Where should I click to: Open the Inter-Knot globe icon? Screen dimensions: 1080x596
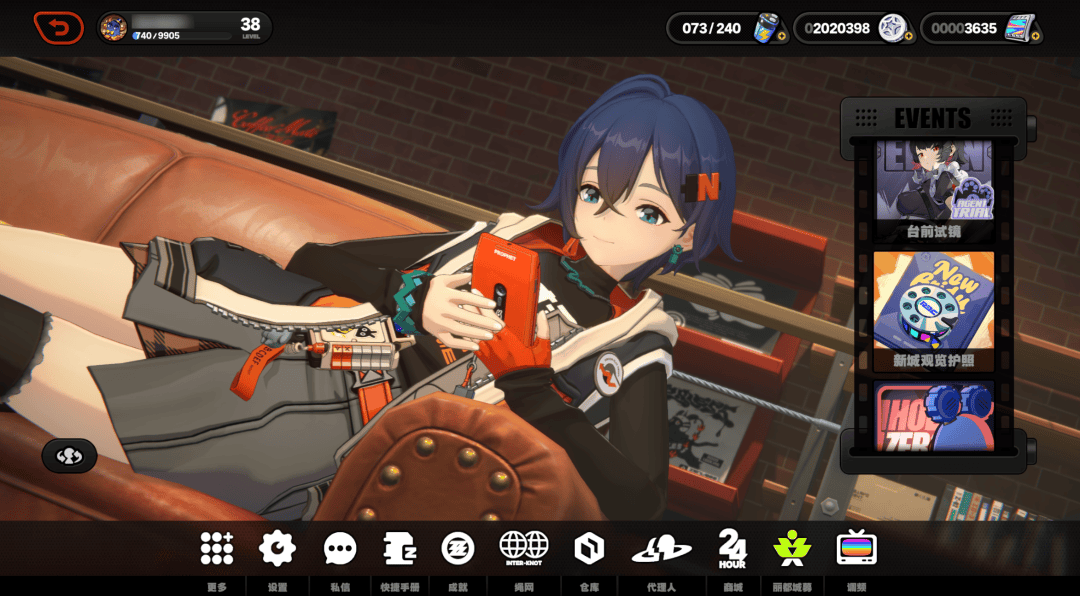click(524, 548)
